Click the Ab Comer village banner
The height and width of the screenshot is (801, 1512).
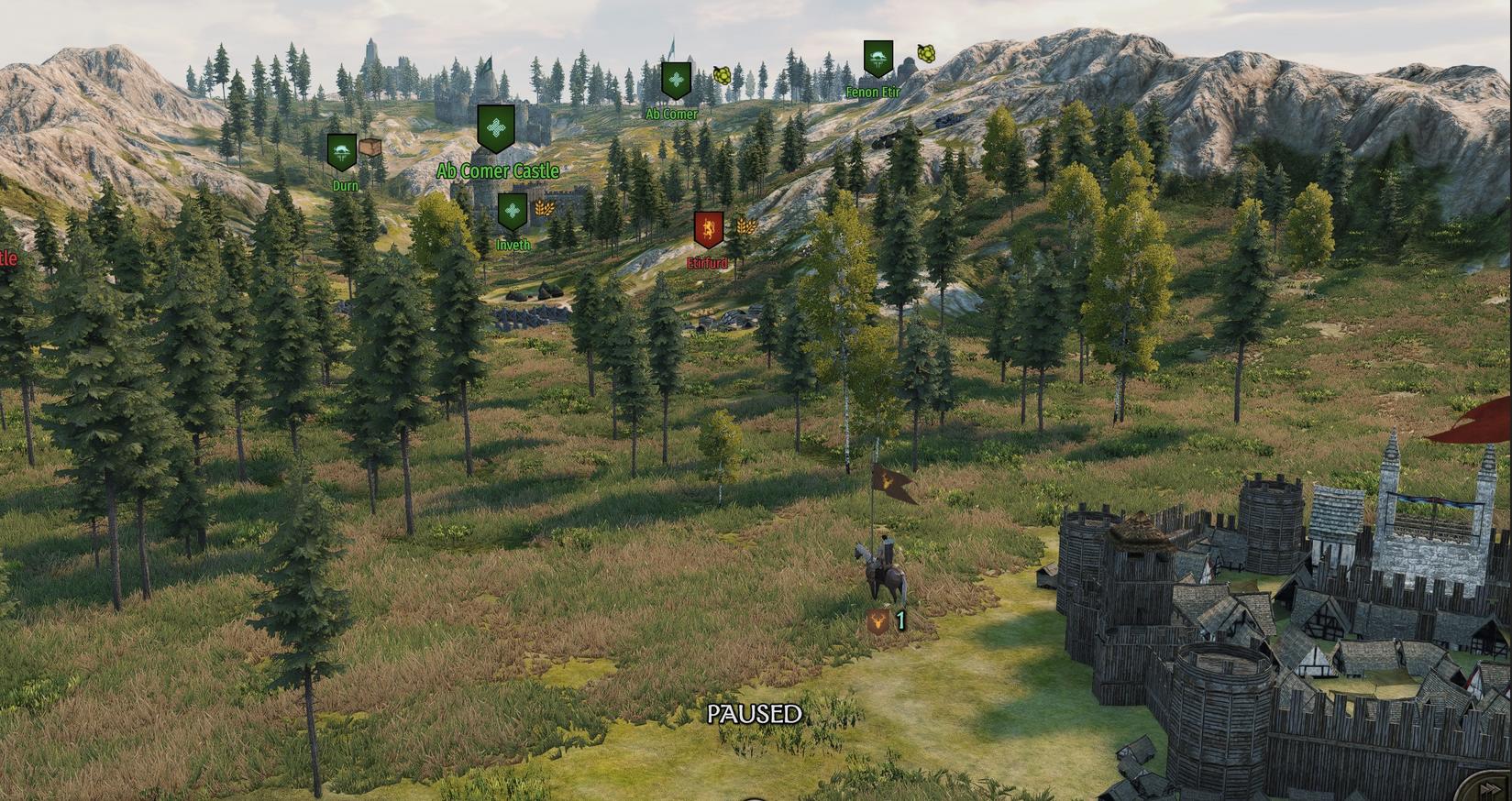click(x=676, y=81)
